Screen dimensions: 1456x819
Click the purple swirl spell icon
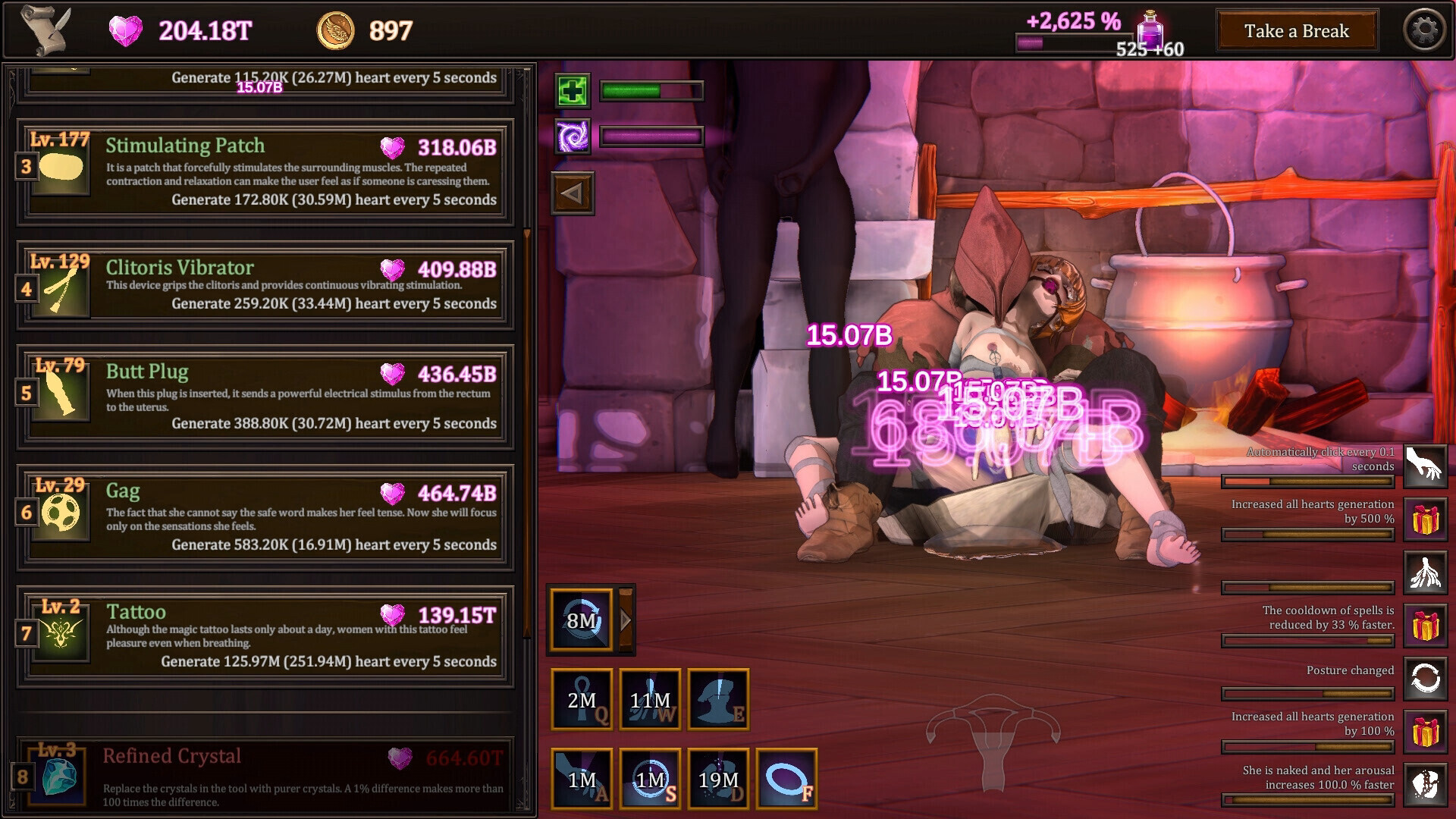click(x=572, y=137)
